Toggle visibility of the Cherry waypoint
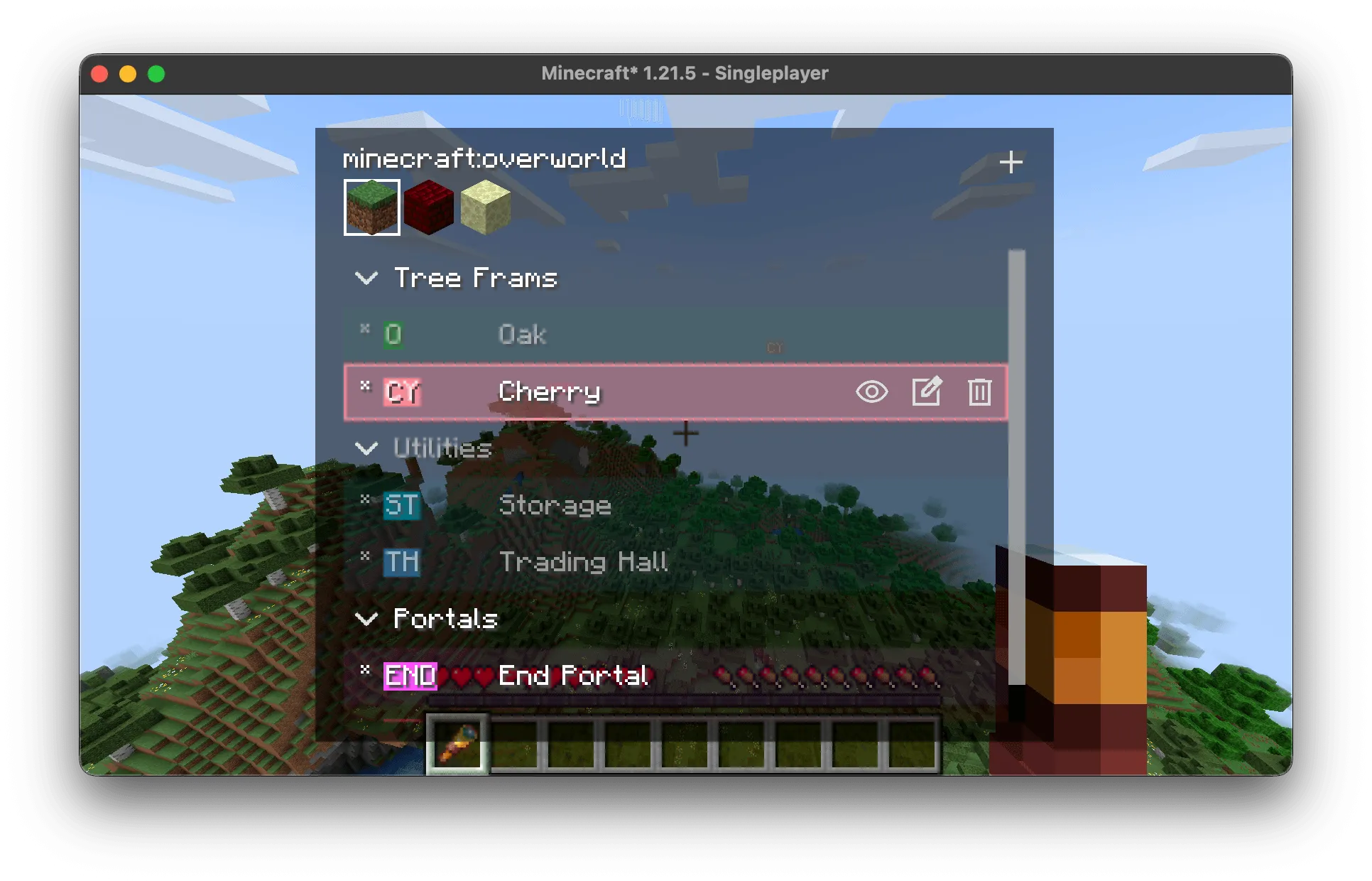The image size is (1372, 881). [873, 392]
